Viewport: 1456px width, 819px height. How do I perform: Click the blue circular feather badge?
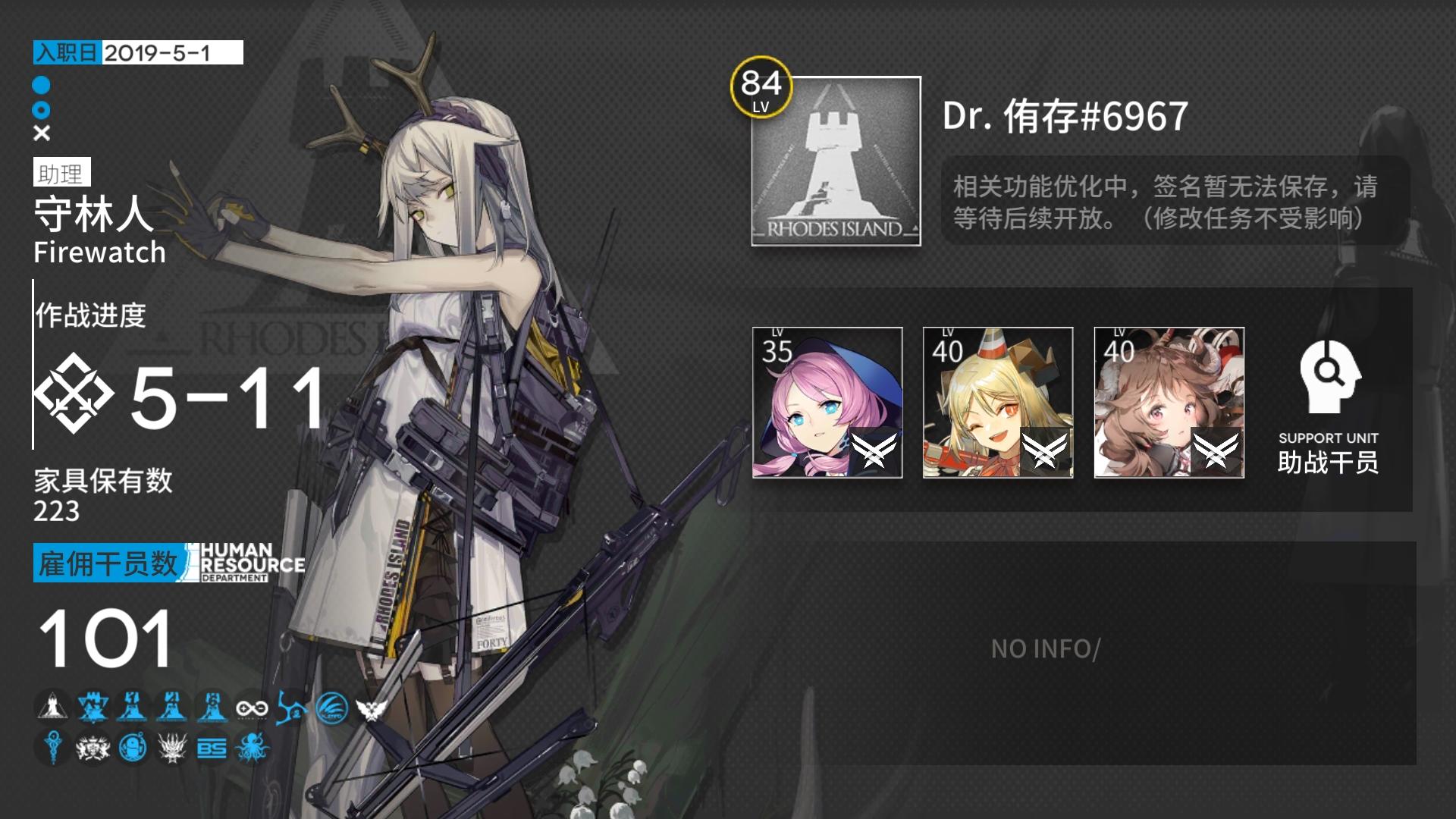(x=331, y=707)
